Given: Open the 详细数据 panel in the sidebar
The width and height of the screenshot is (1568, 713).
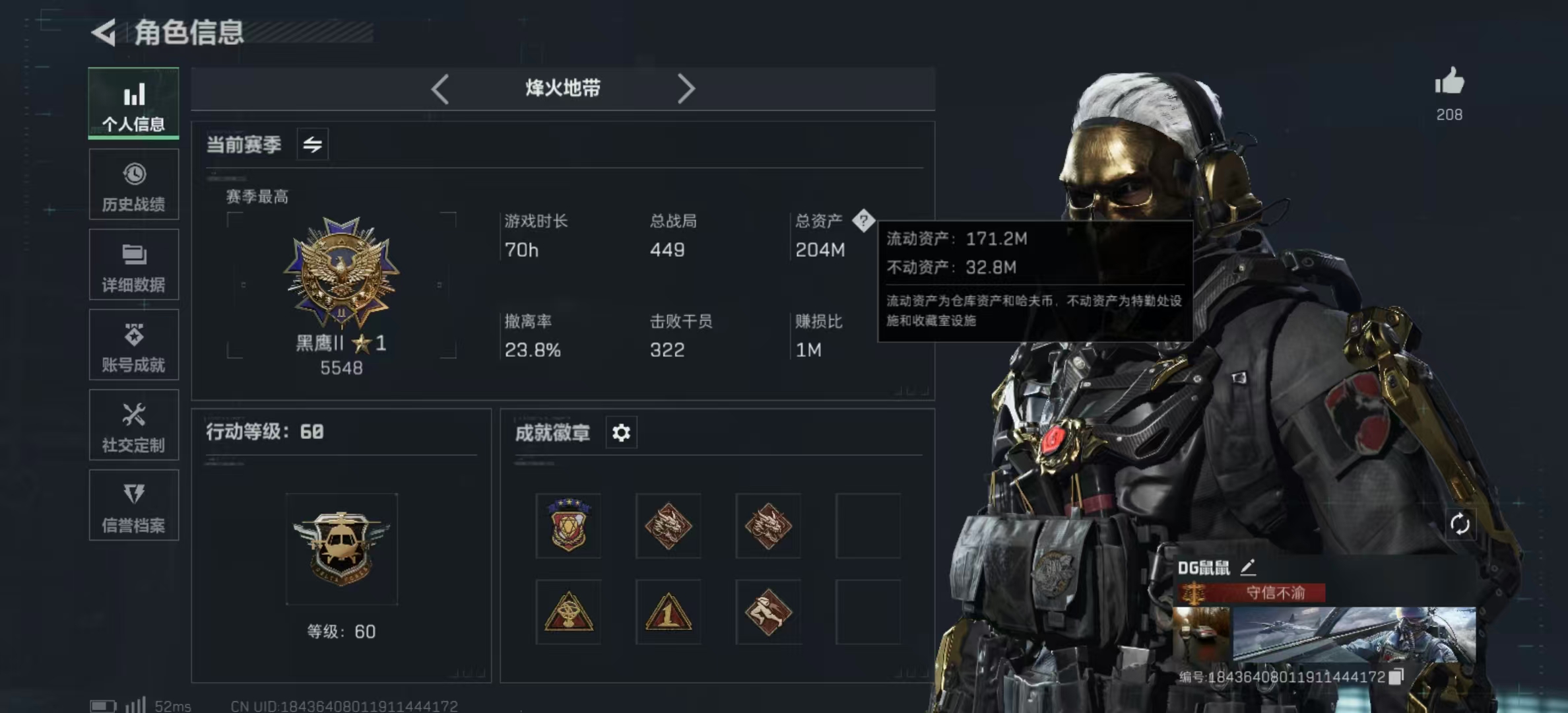Looking at the screenshot, I should tap(134, 265).
